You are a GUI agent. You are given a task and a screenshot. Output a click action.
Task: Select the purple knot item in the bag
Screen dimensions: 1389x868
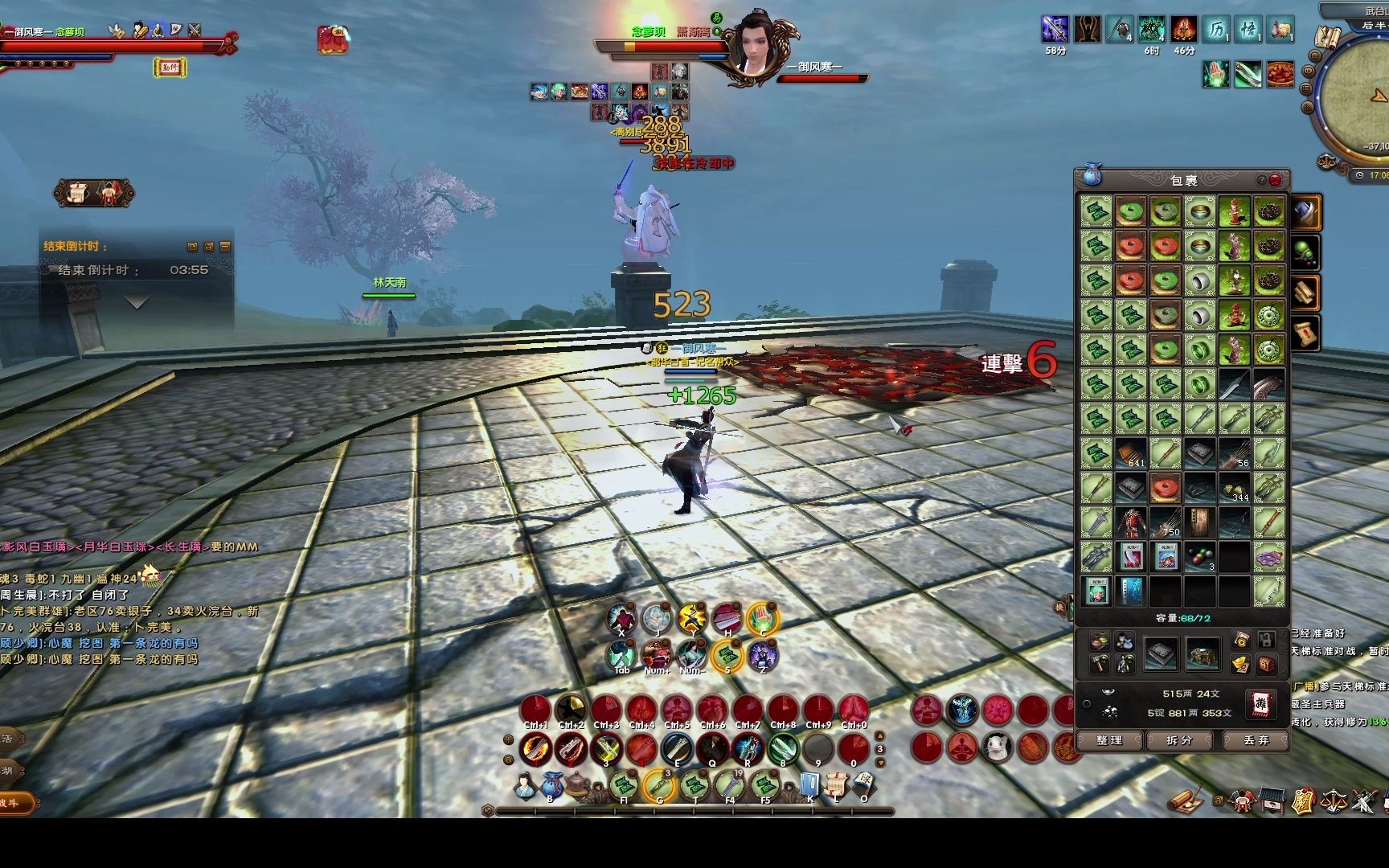(1268, 556)
